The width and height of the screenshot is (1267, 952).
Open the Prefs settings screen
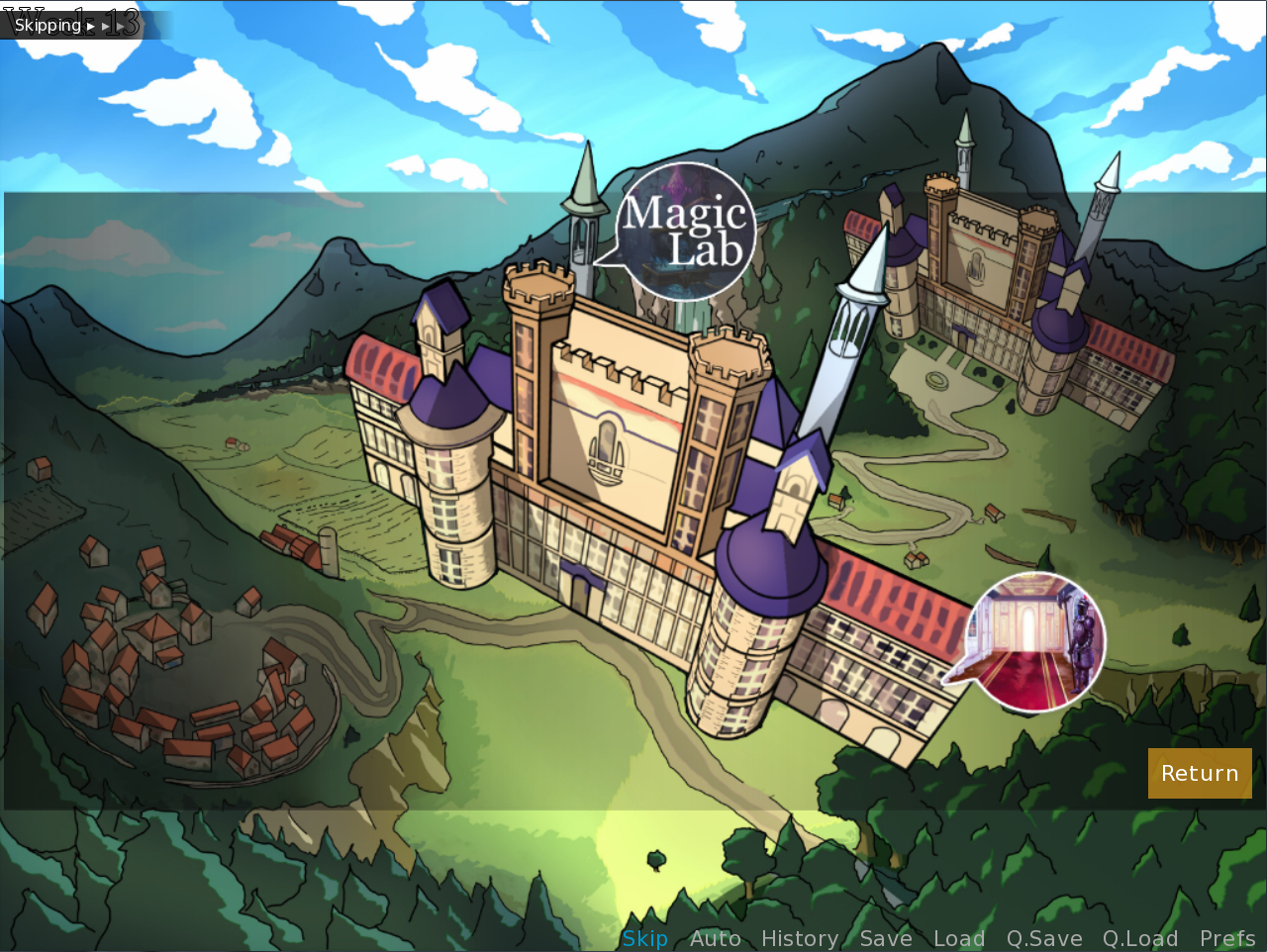click(x=1227, y=938)
